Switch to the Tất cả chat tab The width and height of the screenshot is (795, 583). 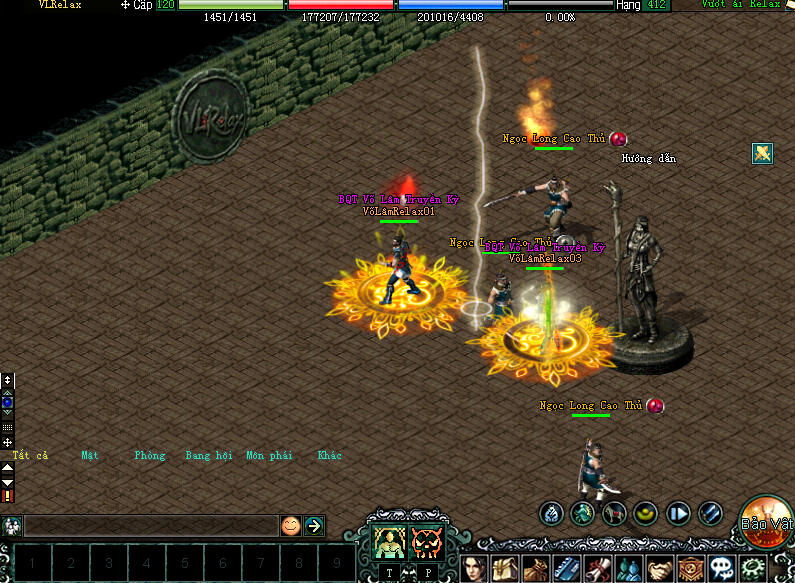(x=30, y=456)
